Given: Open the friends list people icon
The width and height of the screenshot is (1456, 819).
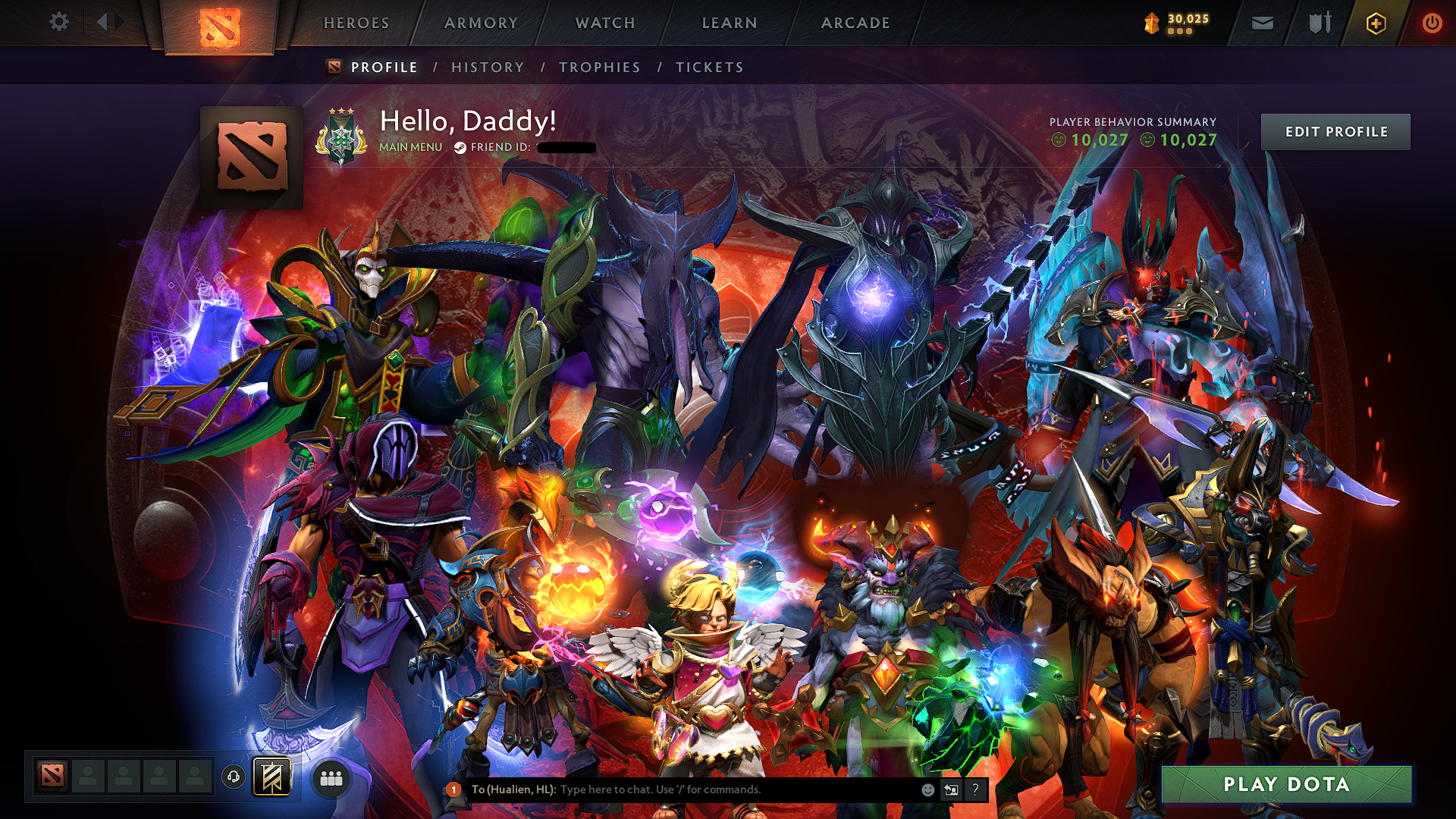Looking at the screenshot, I should click(332, 777).
